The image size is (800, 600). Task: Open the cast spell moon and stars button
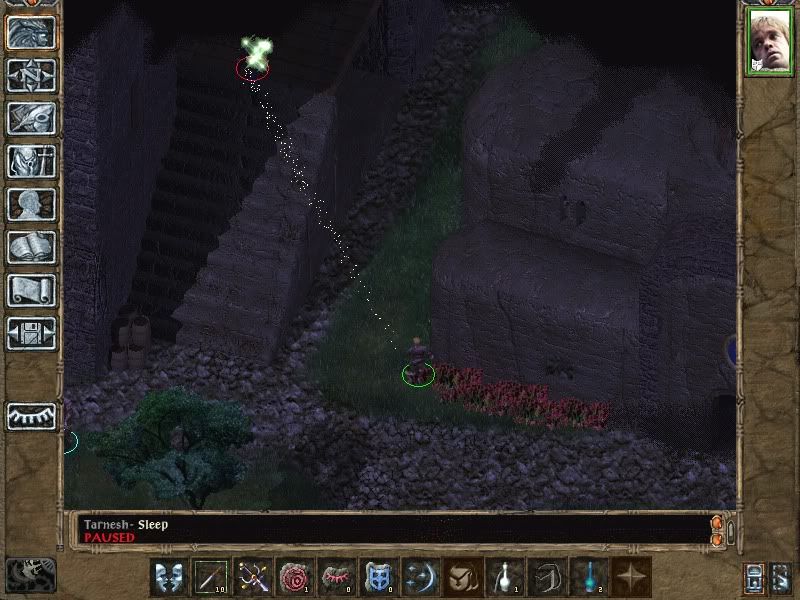[x=421, y=577]
